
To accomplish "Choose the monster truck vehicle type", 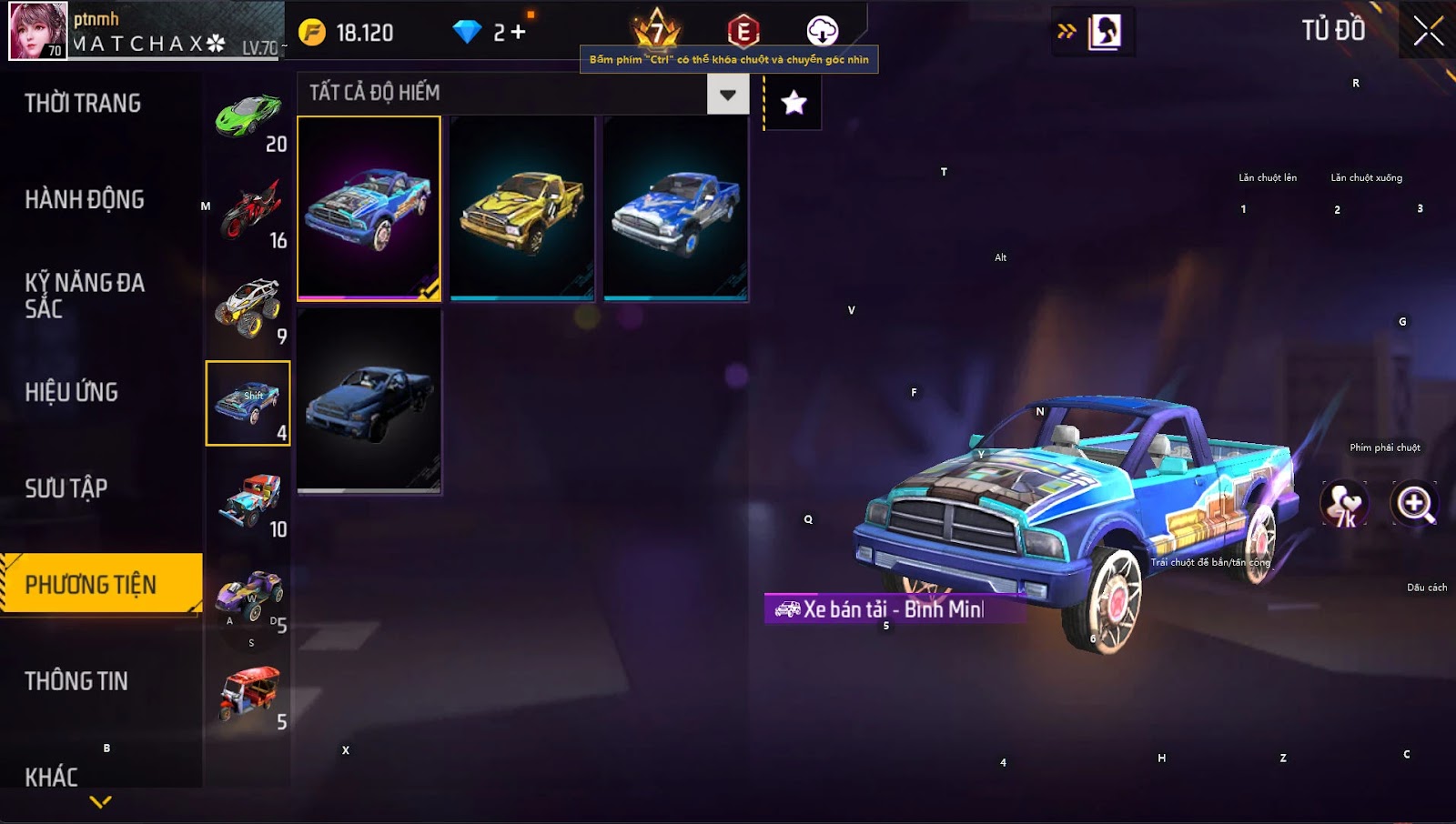I will [248, 309].
